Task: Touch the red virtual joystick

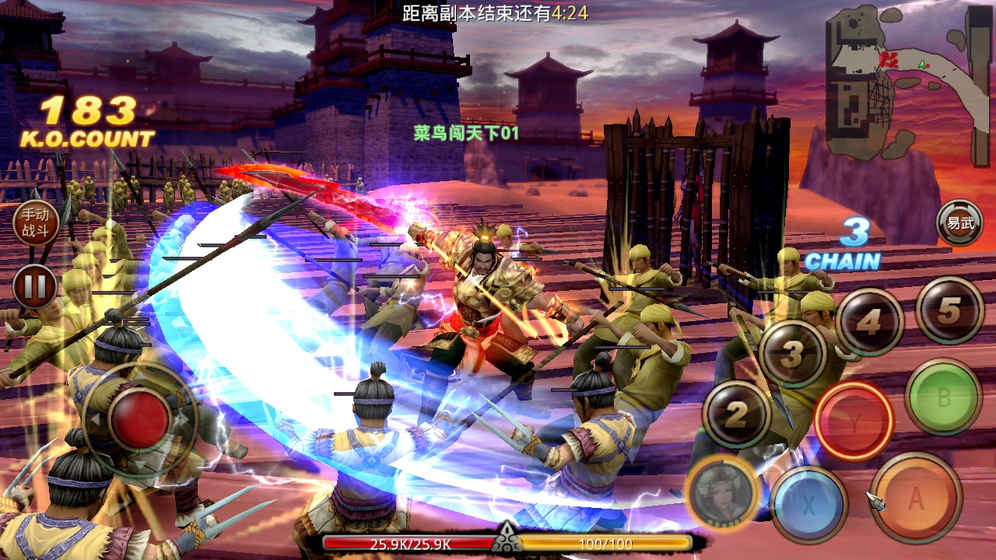Action: tap(138, 418)
